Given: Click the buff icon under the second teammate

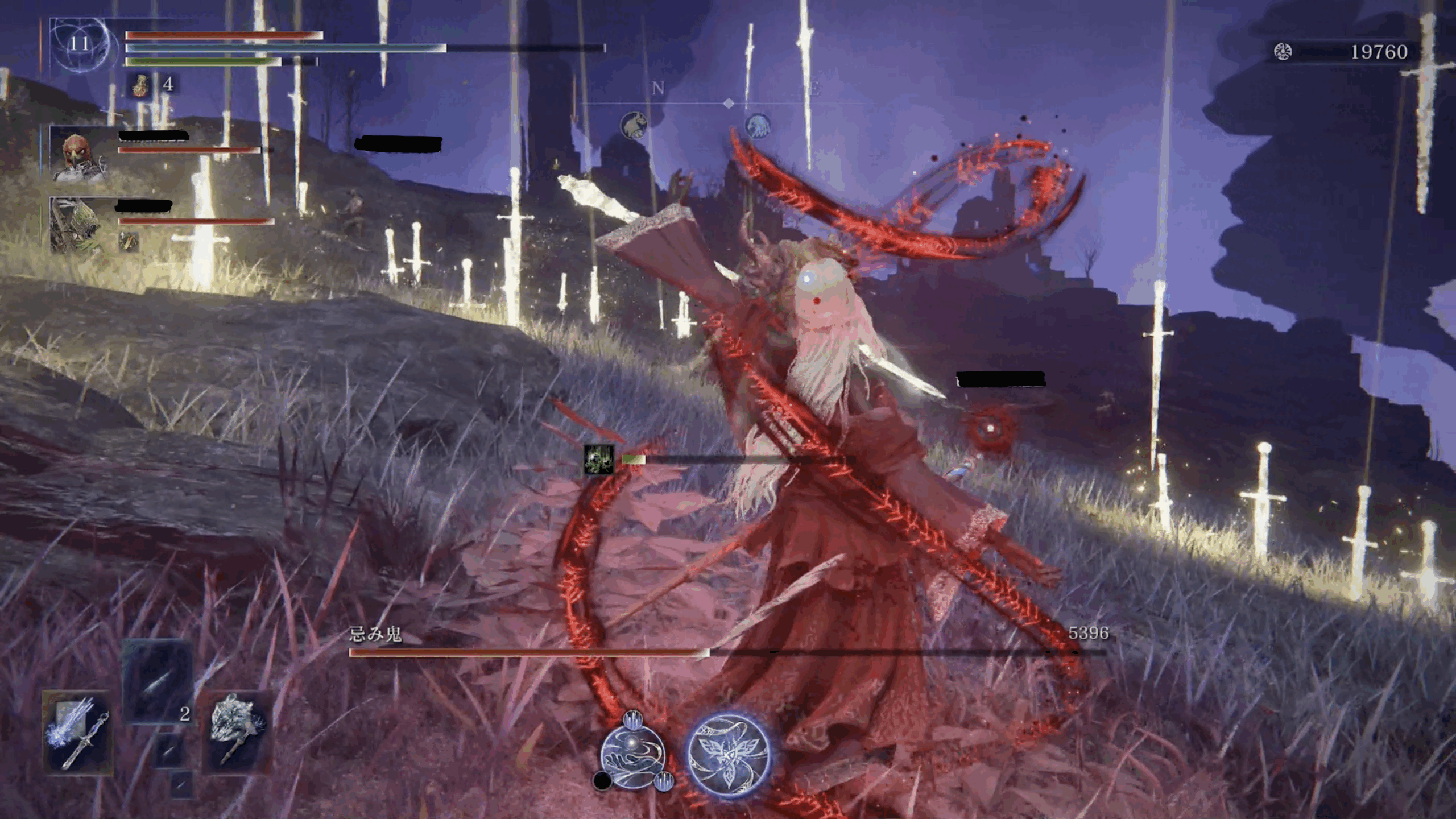Looking at the screenshot, I should point(129,242).
